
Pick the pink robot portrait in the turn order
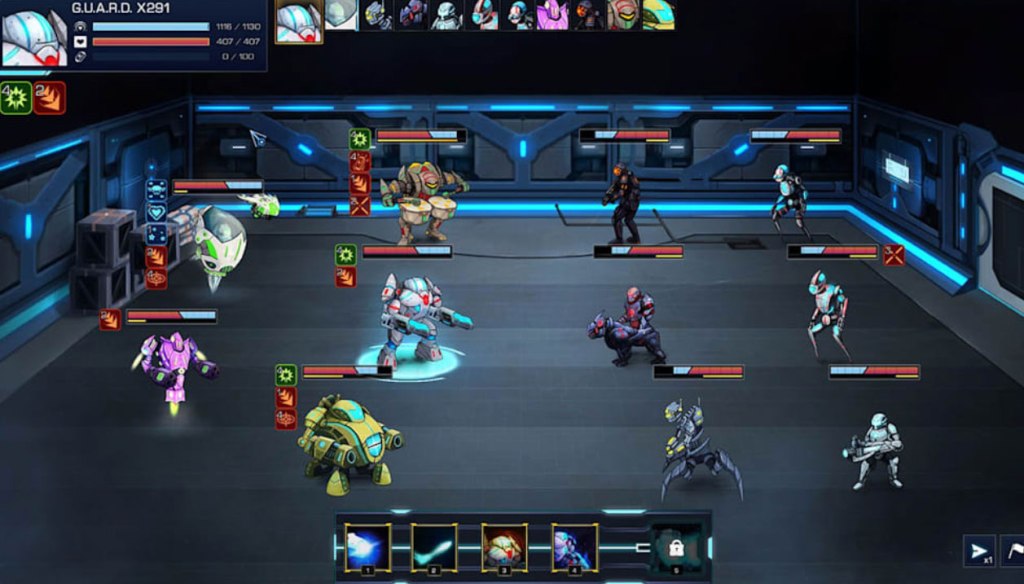552,15
